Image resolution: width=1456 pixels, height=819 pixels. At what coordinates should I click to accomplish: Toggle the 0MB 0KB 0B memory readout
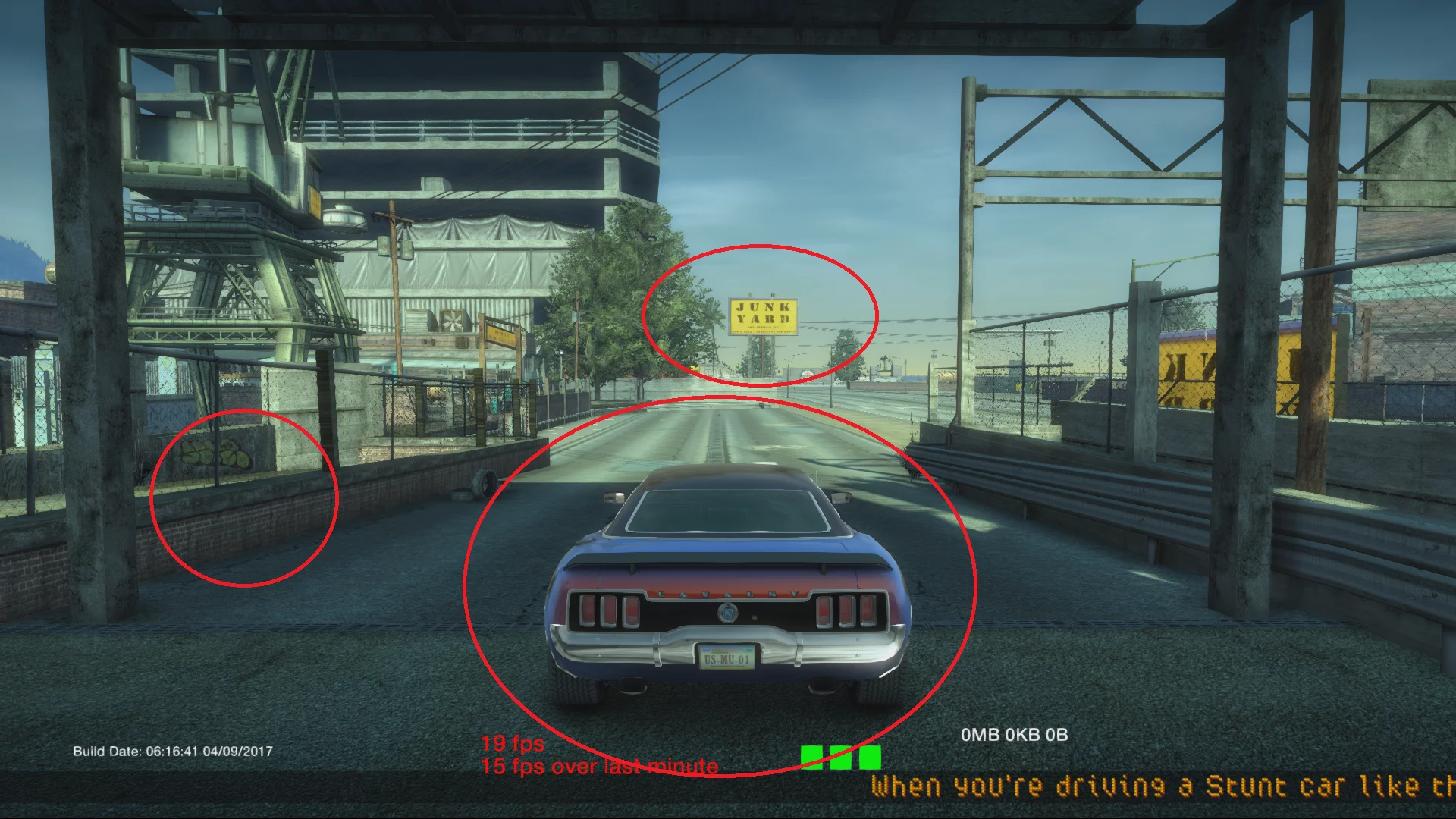(1014, 735)
